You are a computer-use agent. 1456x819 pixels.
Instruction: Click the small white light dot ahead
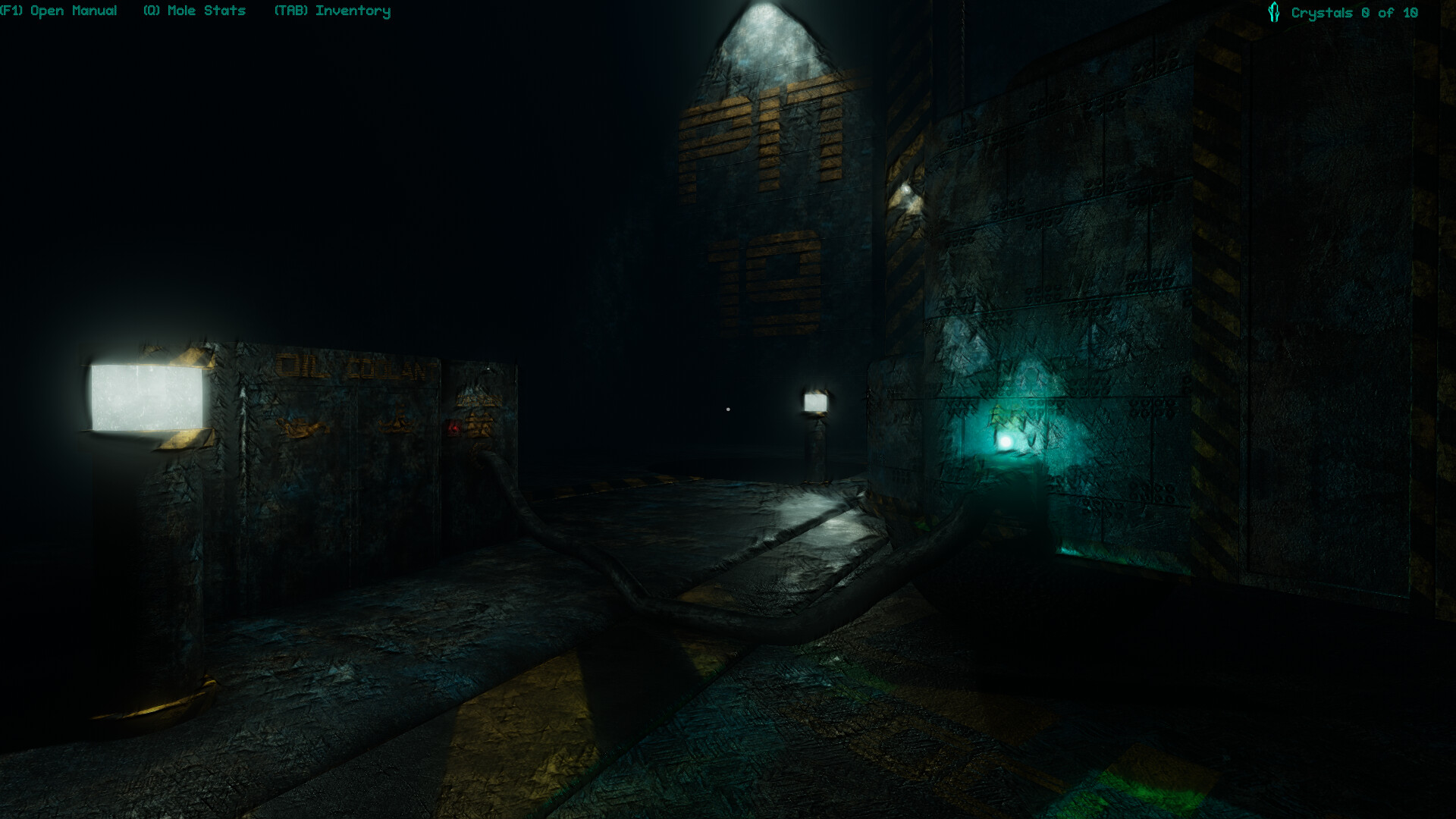point(727,409)
